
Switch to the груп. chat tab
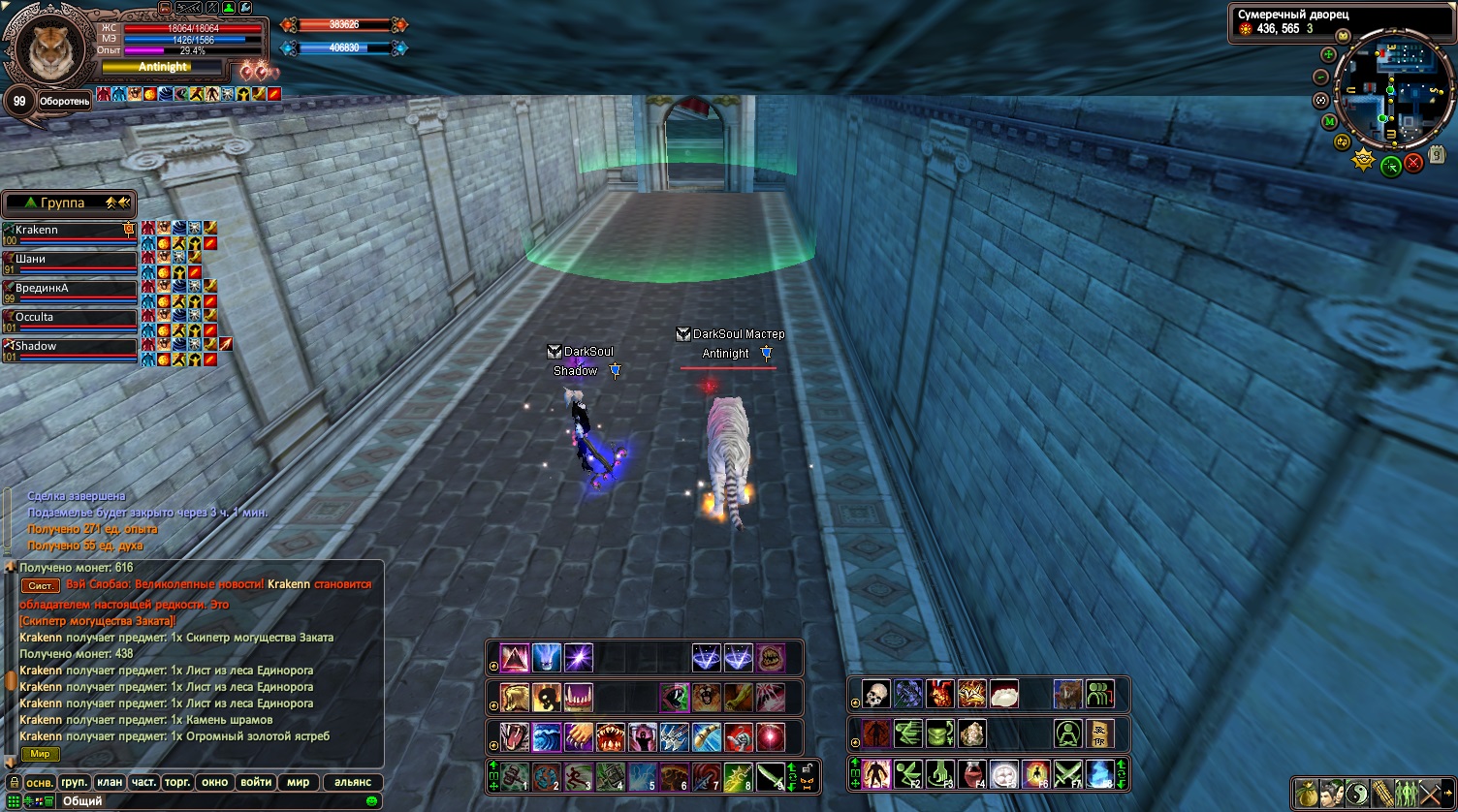pyautogui.click(x=75, y=783)
